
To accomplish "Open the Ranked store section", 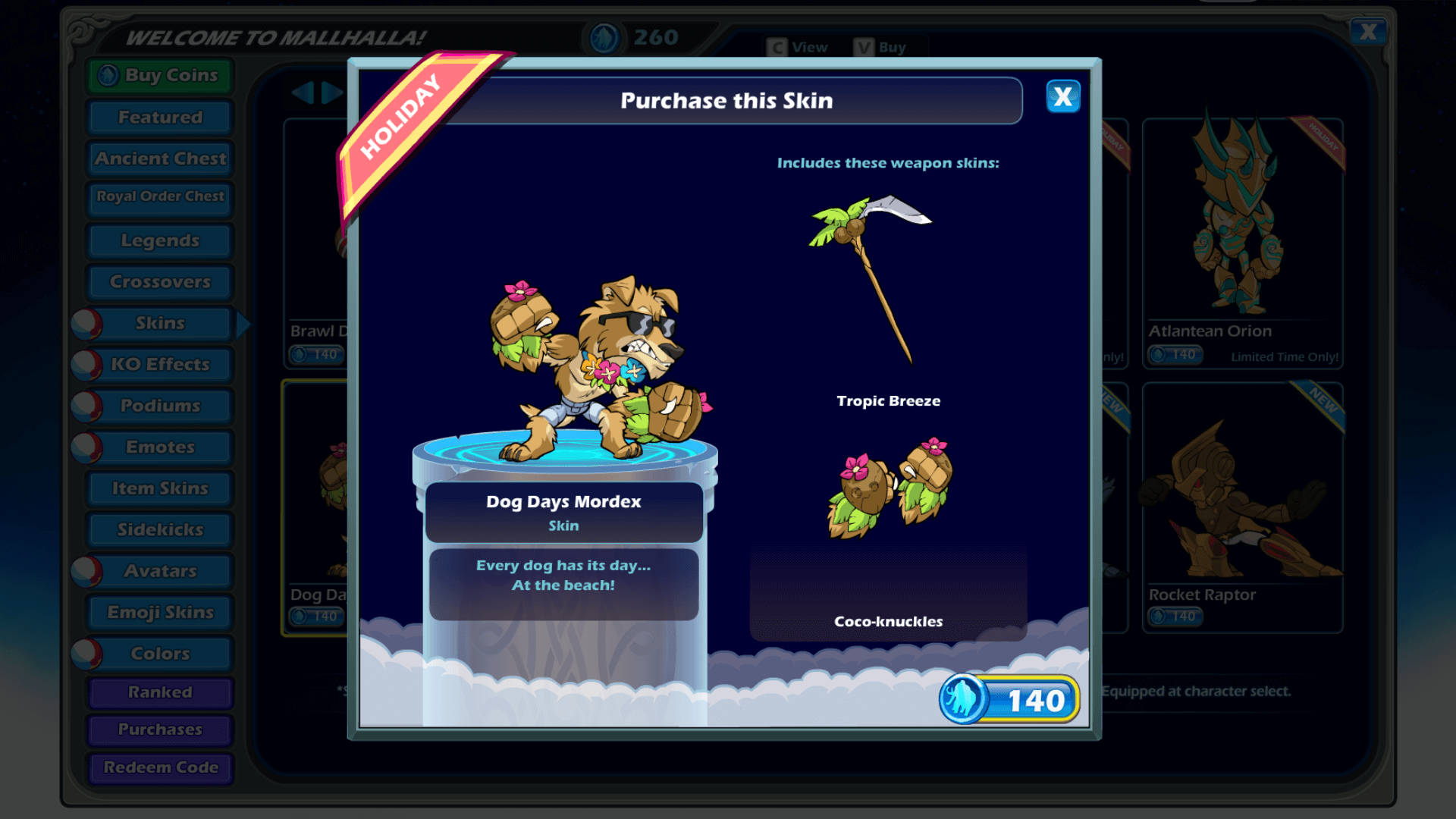I will [x=160, y=692].
